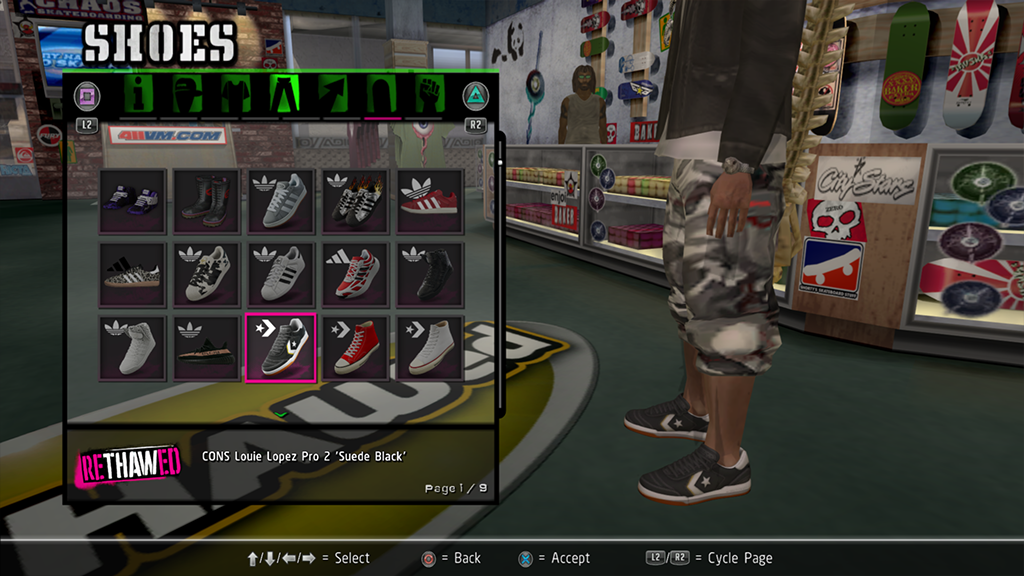Select the red and white Adidas runners

[355, 274]
